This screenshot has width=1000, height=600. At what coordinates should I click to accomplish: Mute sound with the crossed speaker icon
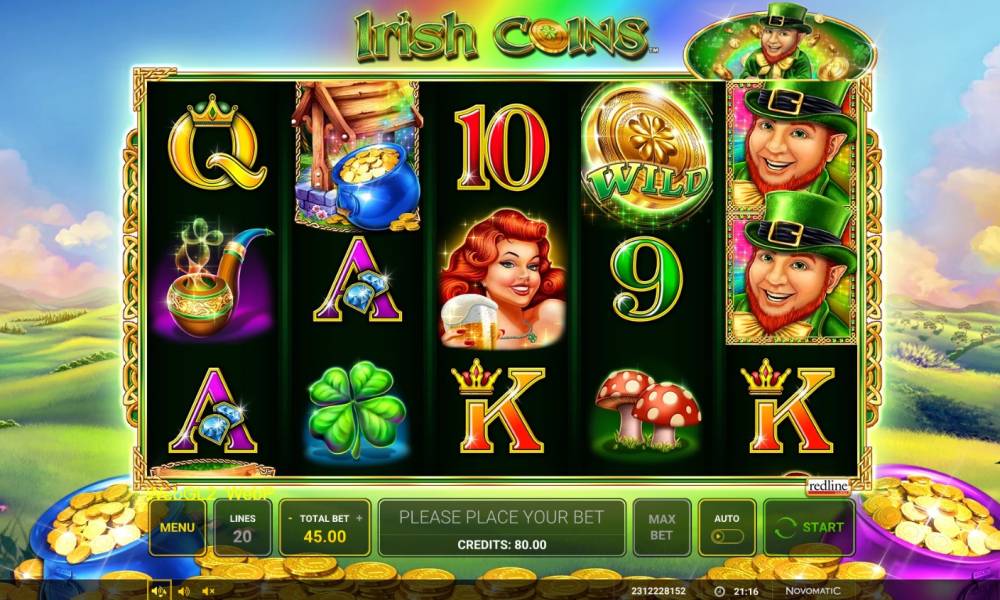click(207, 592)
